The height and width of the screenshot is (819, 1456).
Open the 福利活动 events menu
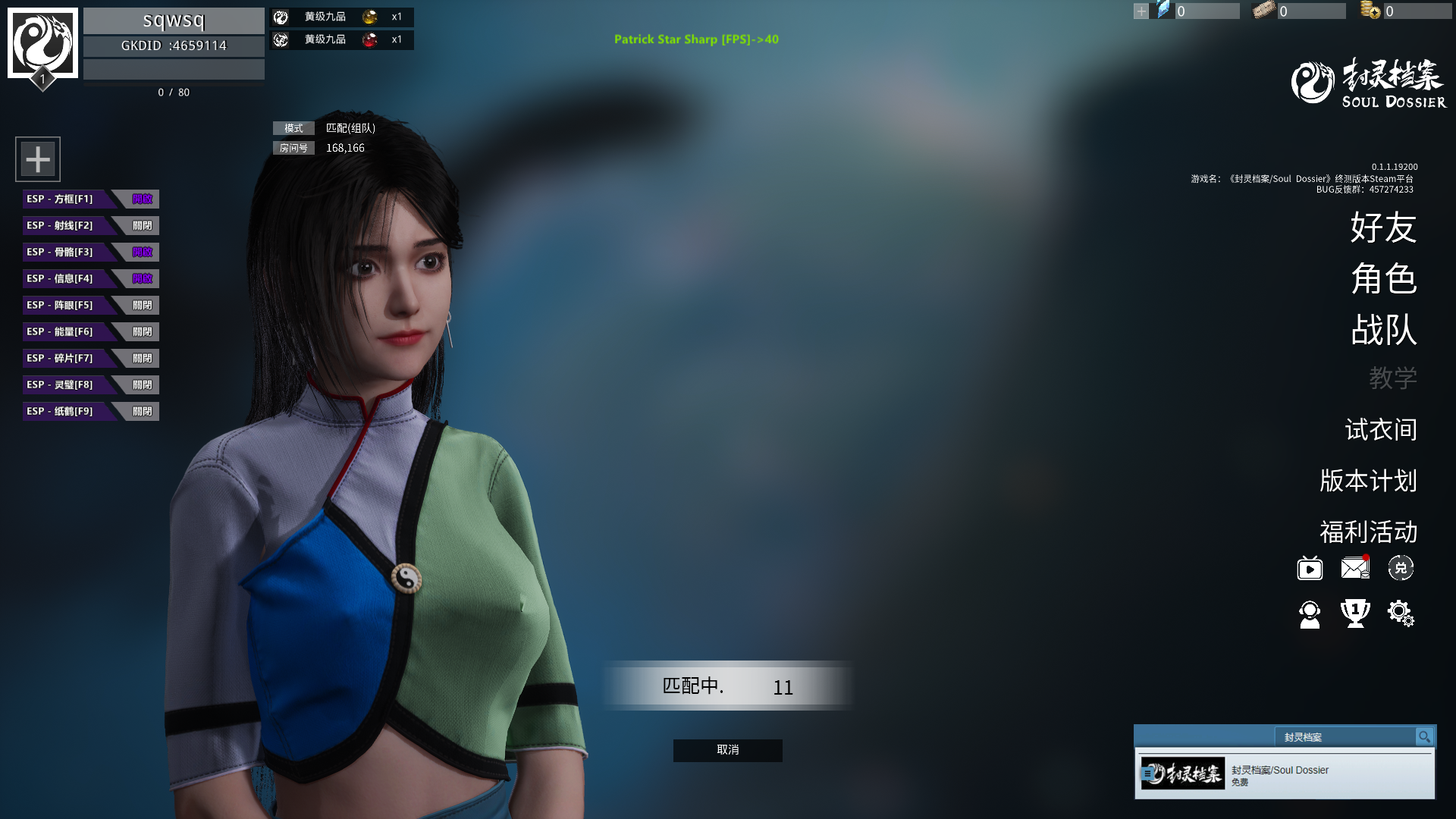click(x=1368, y=532)
